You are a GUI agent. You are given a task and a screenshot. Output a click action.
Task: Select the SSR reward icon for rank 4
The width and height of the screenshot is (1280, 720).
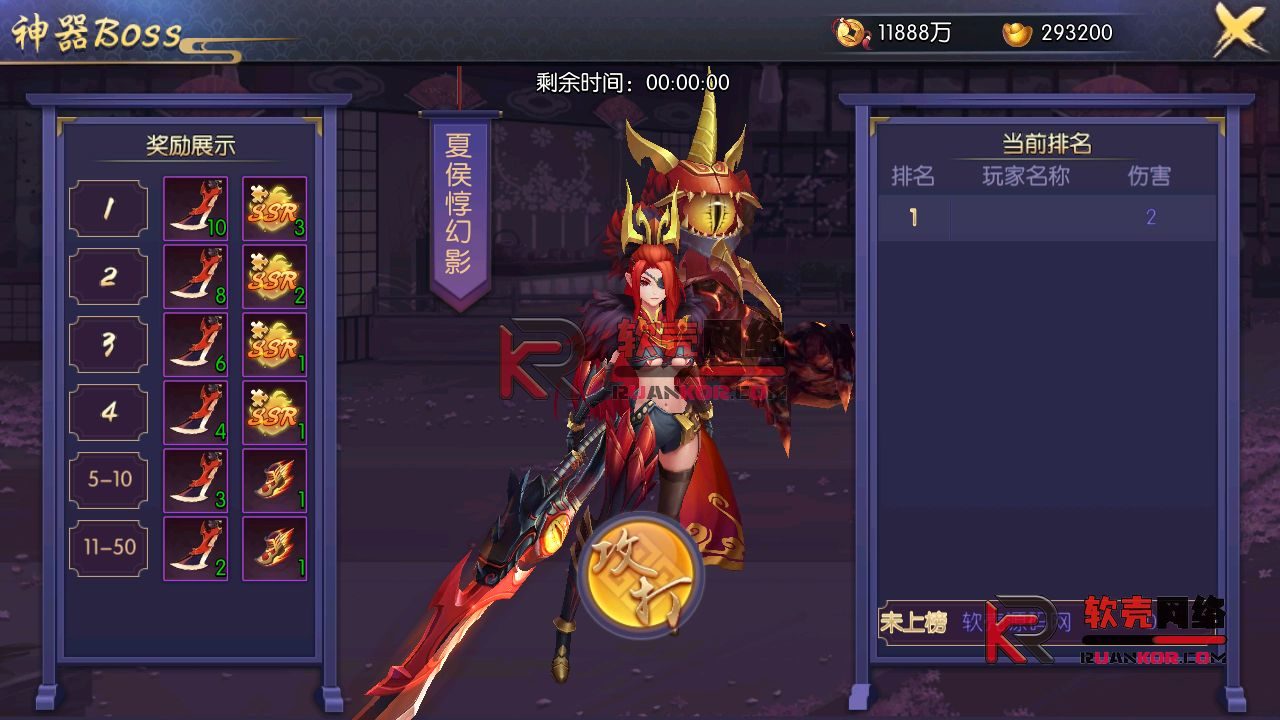pyautogui.click(x=273, y=413)
